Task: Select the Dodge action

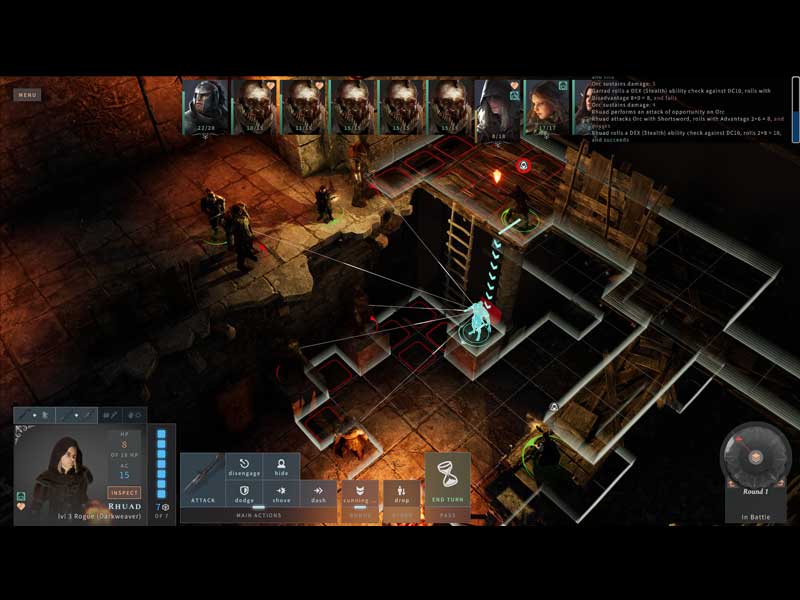Action: pyautogui.click(x=244, y=494)
